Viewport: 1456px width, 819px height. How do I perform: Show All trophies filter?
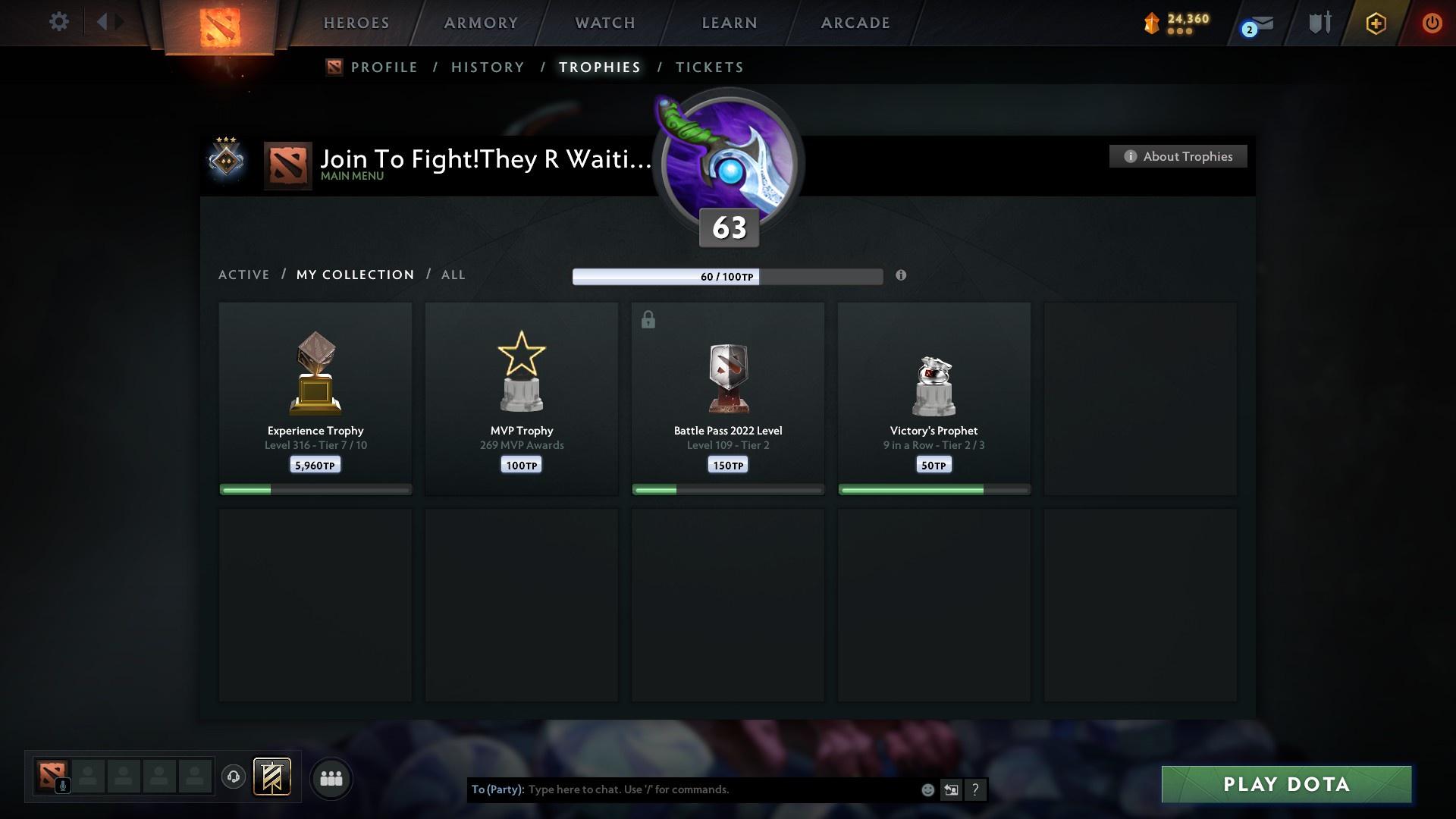pos(453,275)
